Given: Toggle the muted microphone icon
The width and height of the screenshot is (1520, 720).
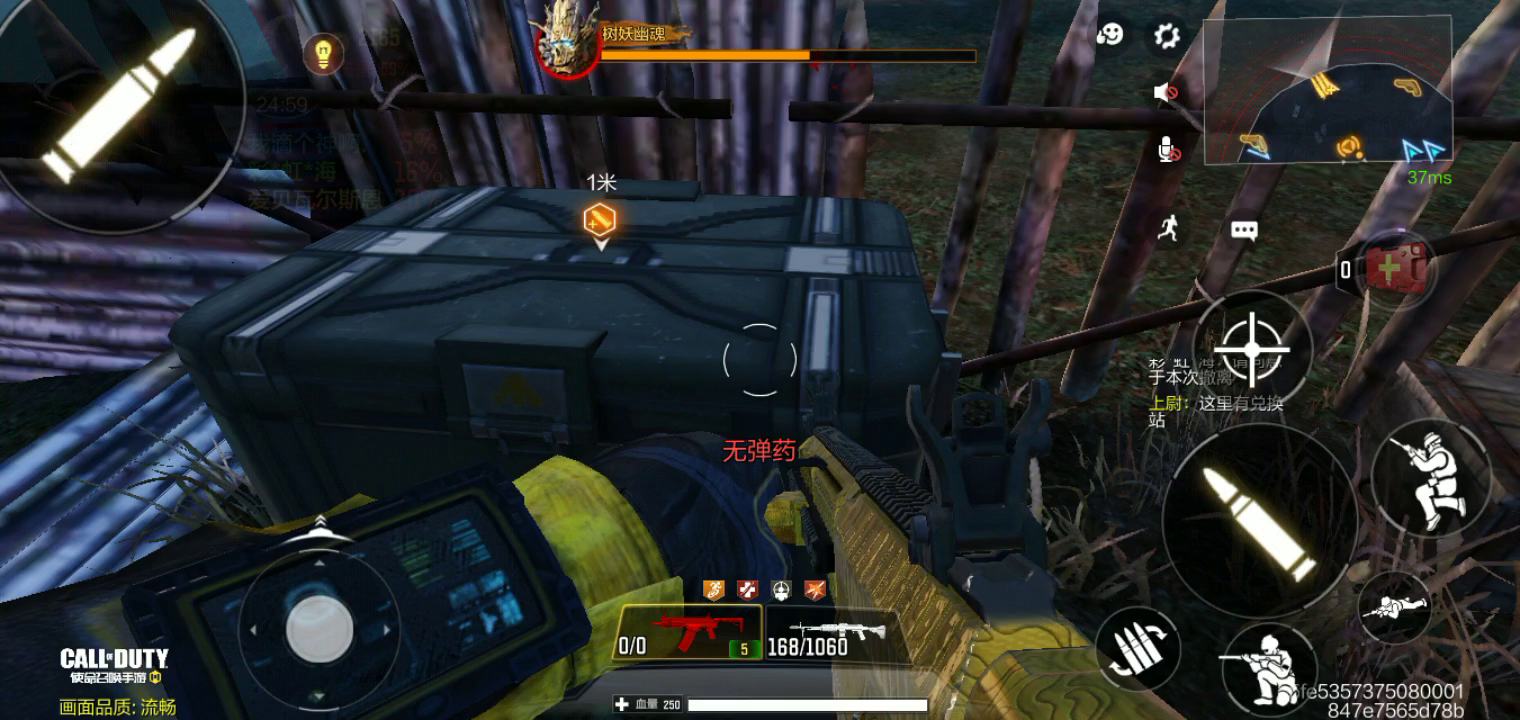Looking at the screenshot, I should [1166, 150].
